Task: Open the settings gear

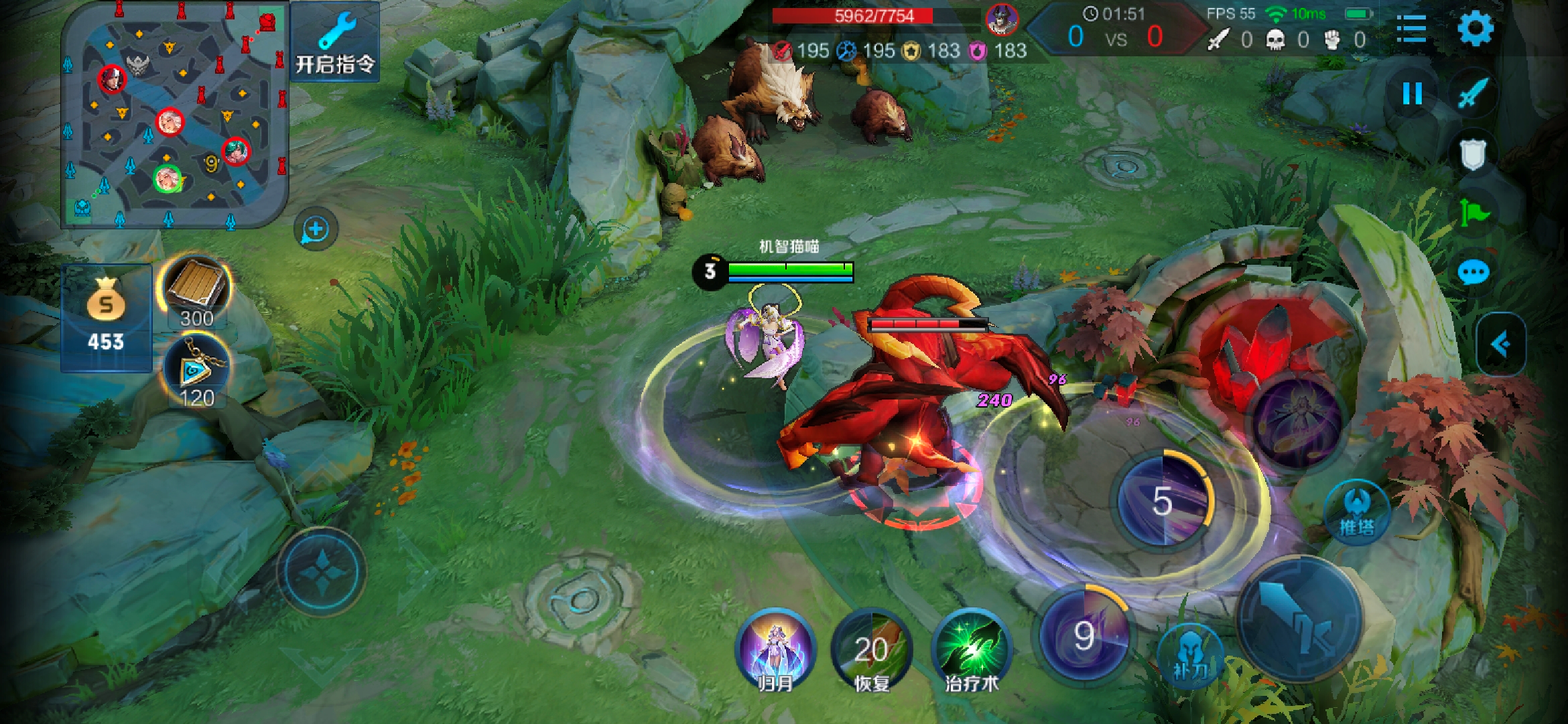Action: tap(1475, 28)
